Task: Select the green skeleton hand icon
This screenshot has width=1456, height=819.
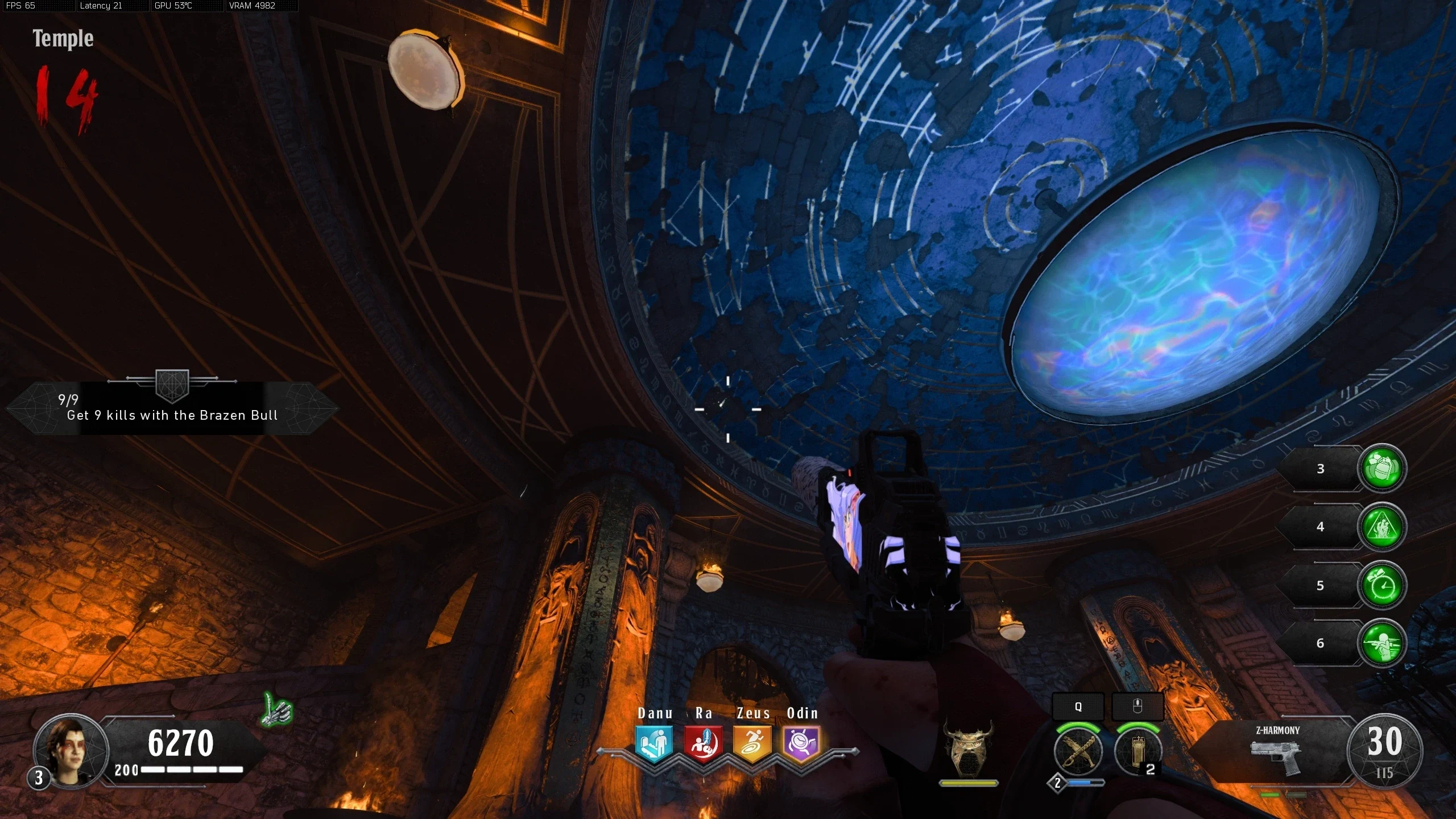Action: (x=278, y=710)
